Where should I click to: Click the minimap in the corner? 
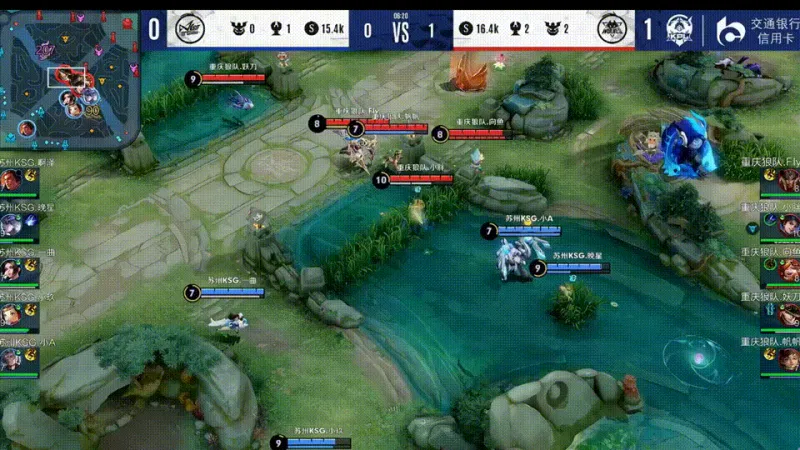(70, 75)
